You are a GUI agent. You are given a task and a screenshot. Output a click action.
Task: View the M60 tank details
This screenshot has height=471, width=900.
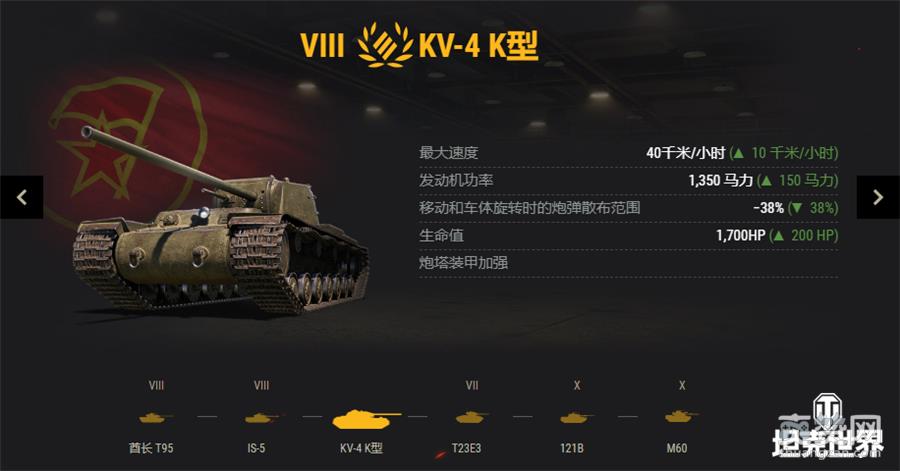click(x=682, y=417)
